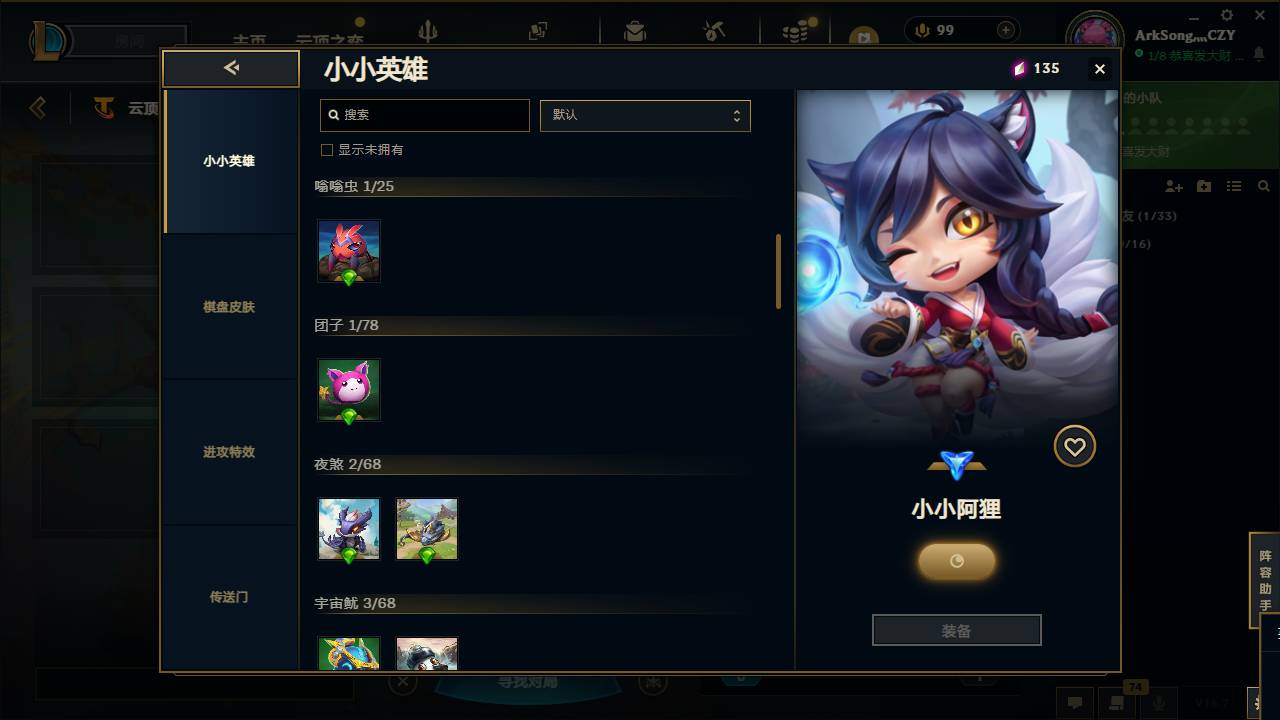The width and height of the screenshot is (1280, 720).
Task: Open the loot bag icon in top navigation
Action: [635, 31]
